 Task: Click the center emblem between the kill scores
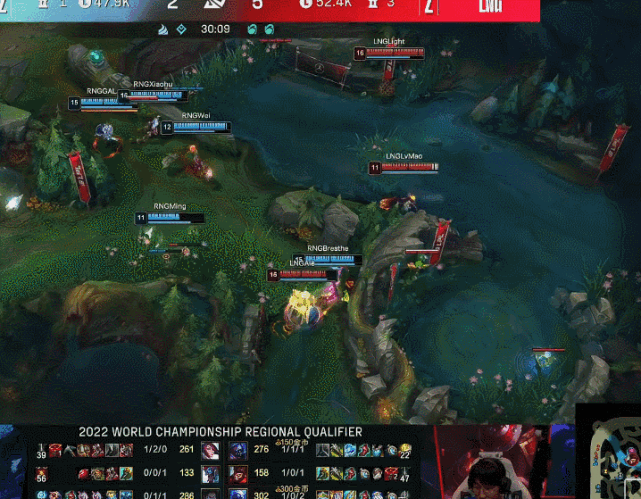click(215, 8)
